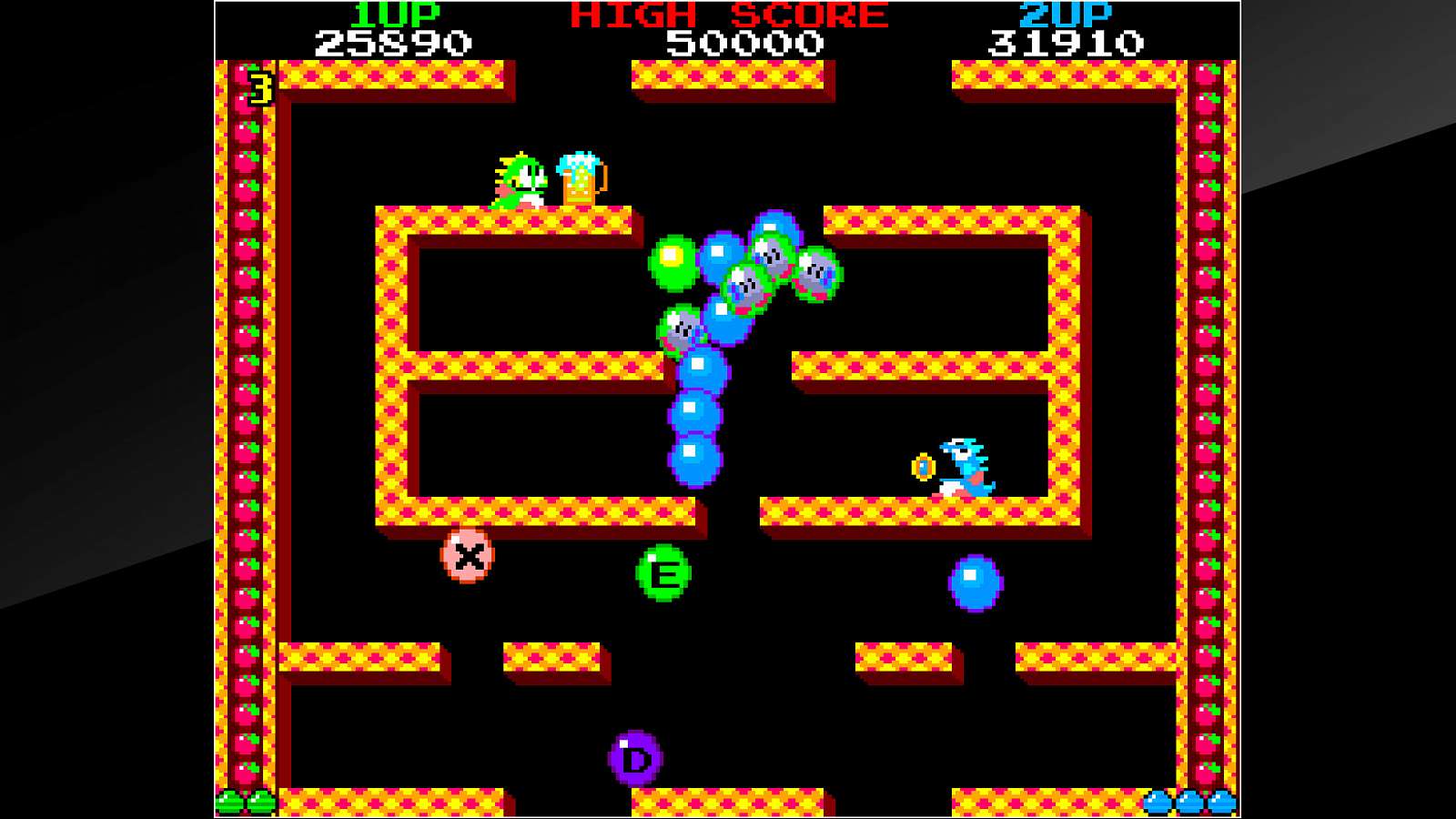Click the 25890 player one score
Viewport: 1456px width, 819px height.
(x=391, y=41)
